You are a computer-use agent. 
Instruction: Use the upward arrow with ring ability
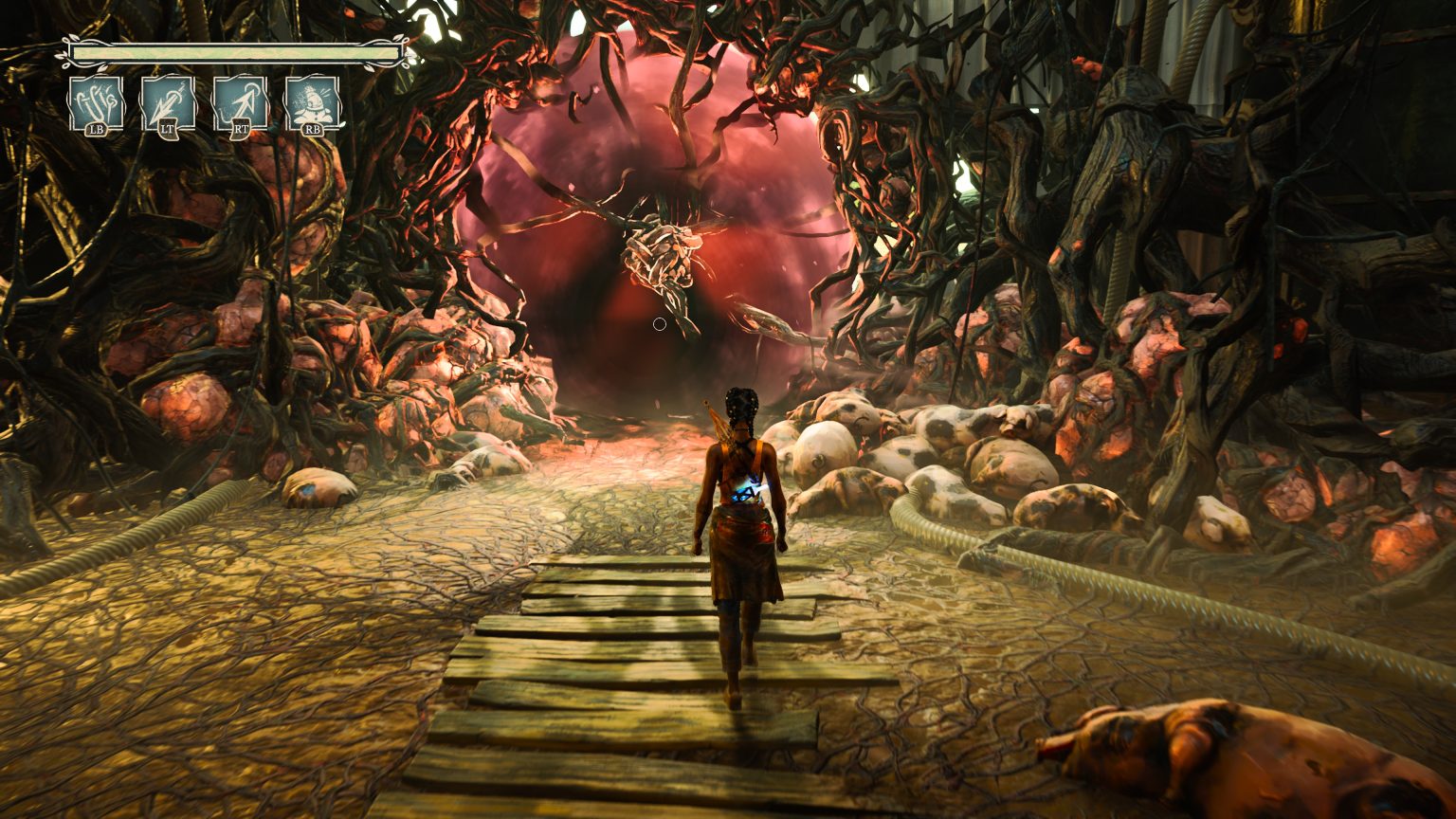(240, 102)
